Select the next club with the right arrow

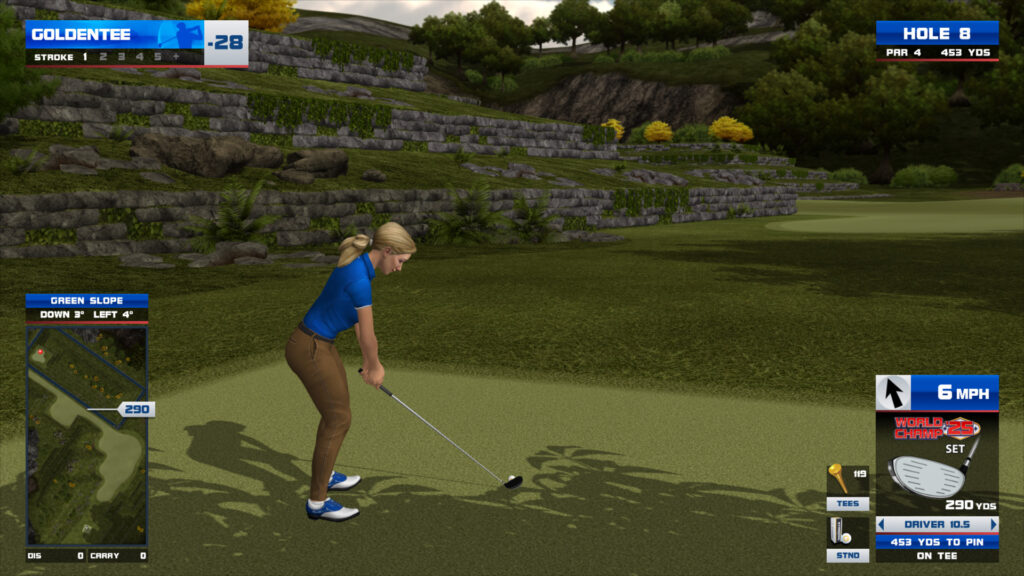pyautogui.click(x=993, y=524)
